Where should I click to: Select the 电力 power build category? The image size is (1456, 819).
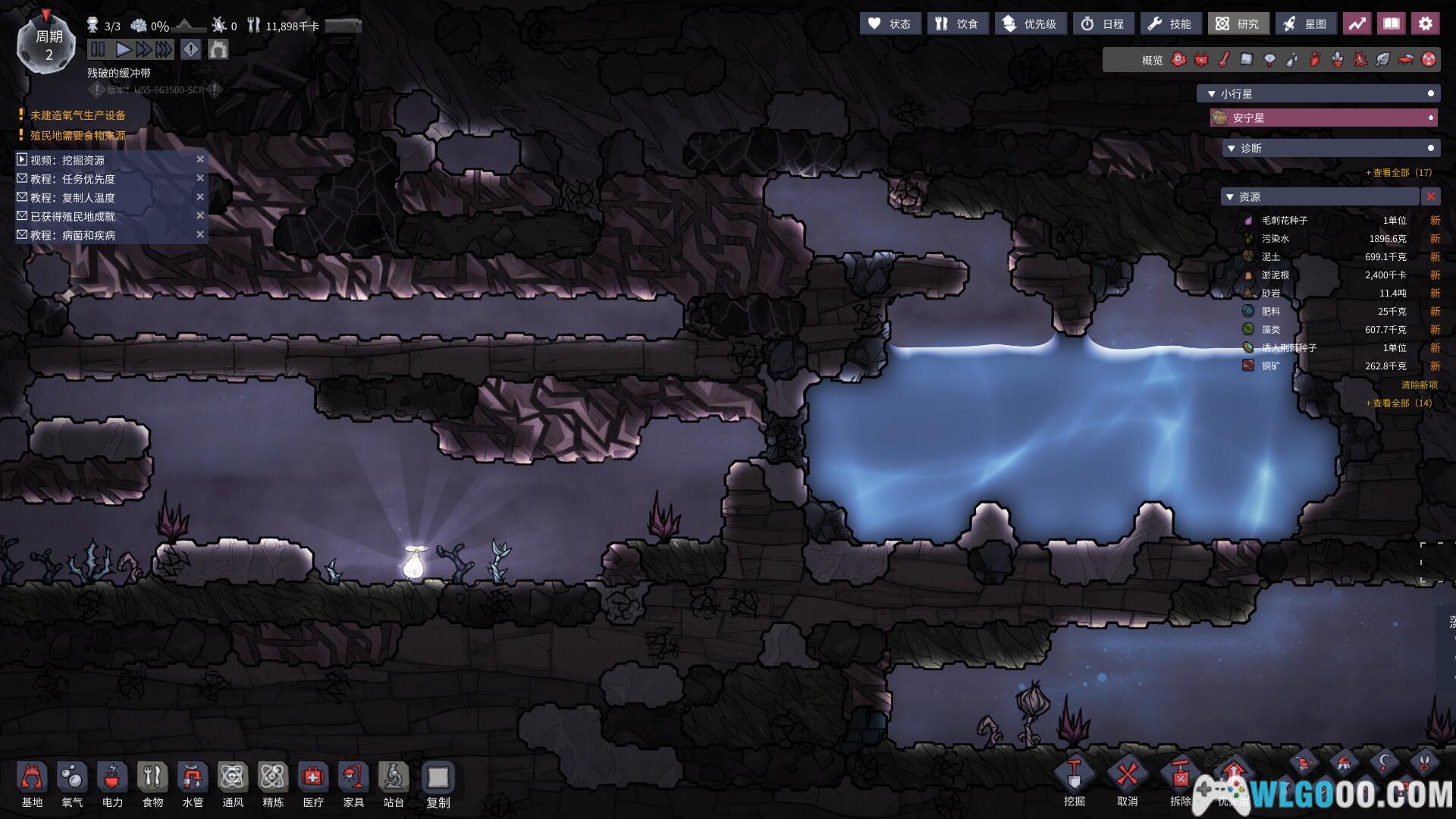(112, 784)
